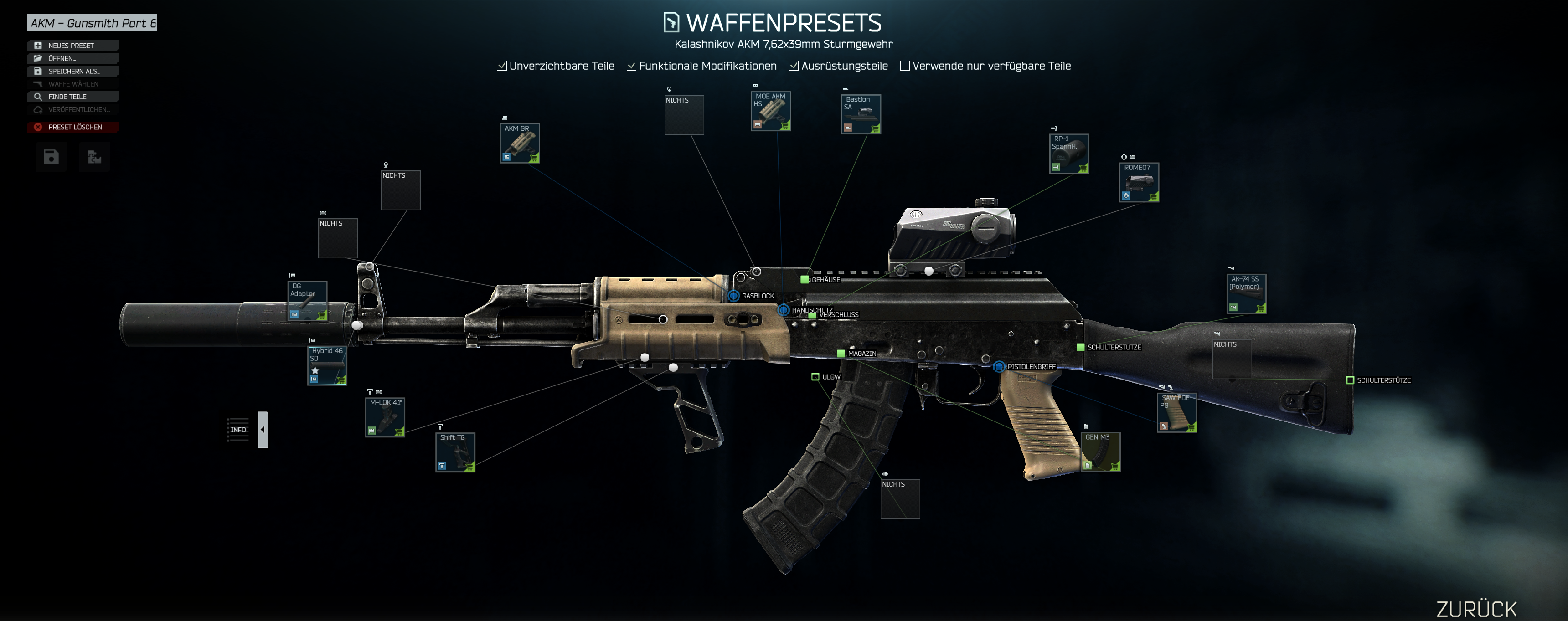Create a new preset with NEUES PRESET
1568x621 pixels.
(x=72, y=46)
